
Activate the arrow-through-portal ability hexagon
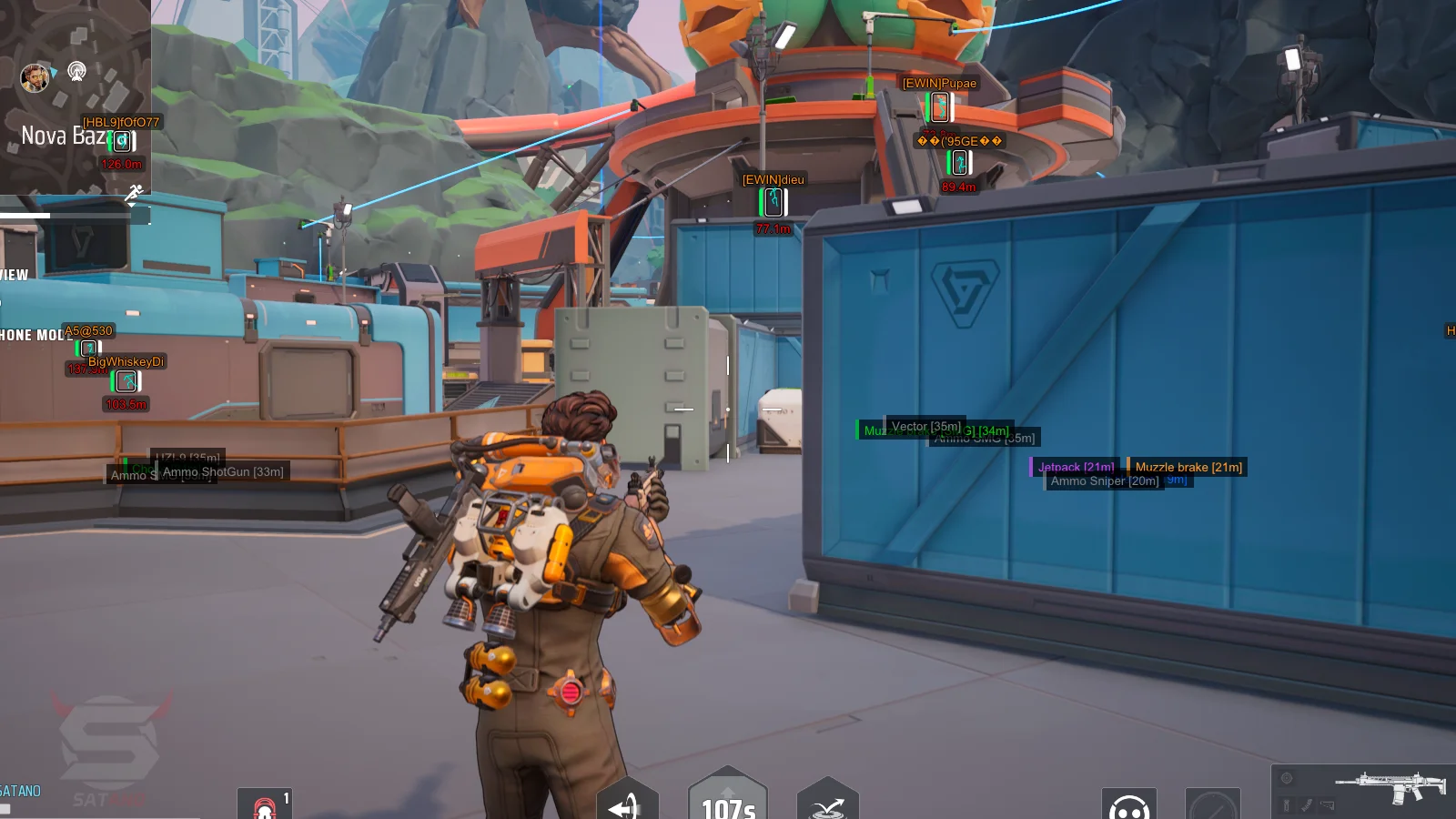627,802
